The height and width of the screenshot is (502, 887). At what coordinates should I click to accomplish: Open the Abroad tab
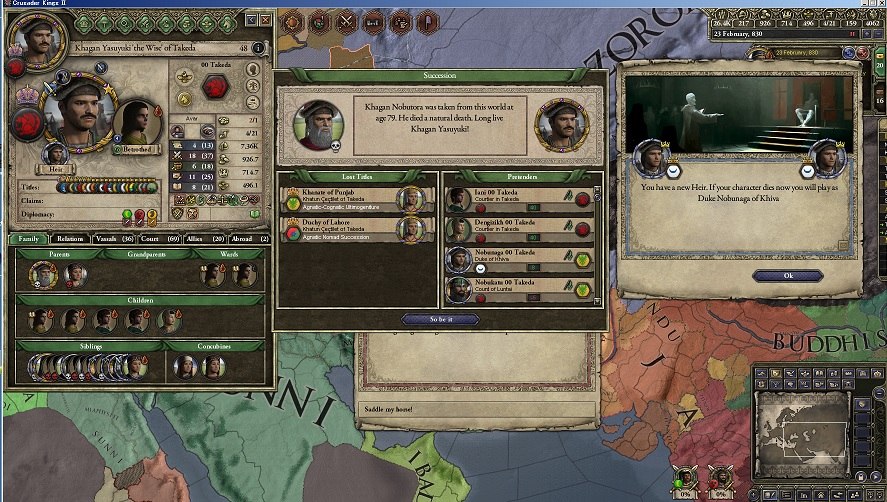point(241,239)
